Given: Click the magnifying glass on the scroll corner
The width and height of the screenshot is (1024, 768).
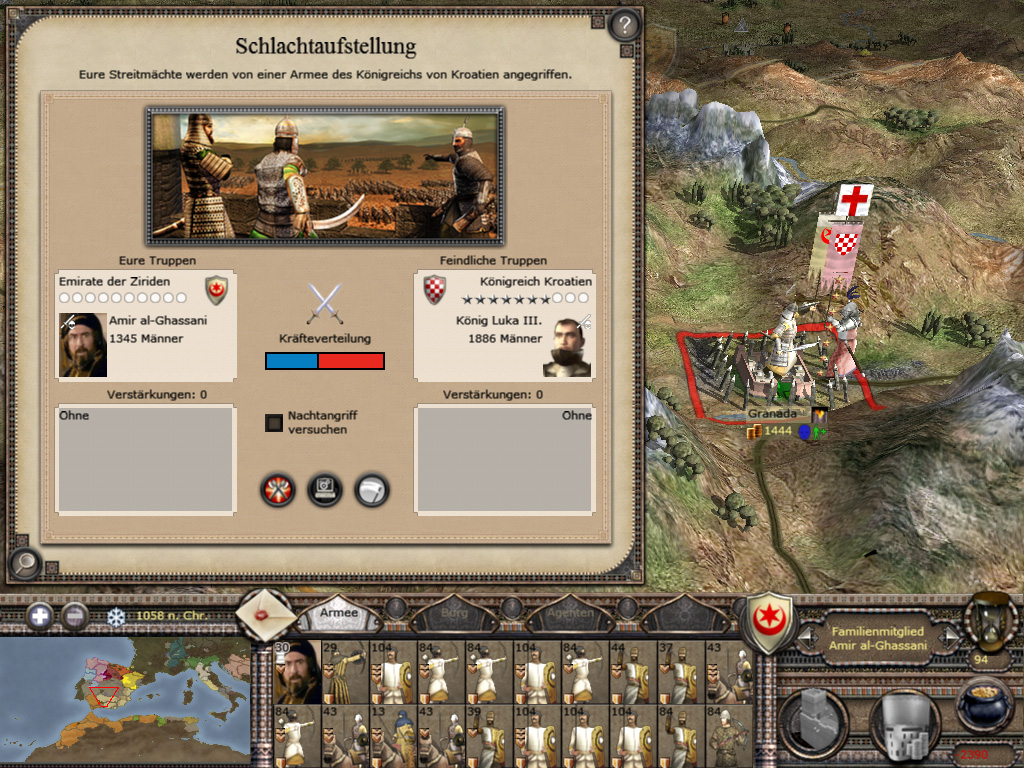Looking at the screenshot, I should (25, 565).
